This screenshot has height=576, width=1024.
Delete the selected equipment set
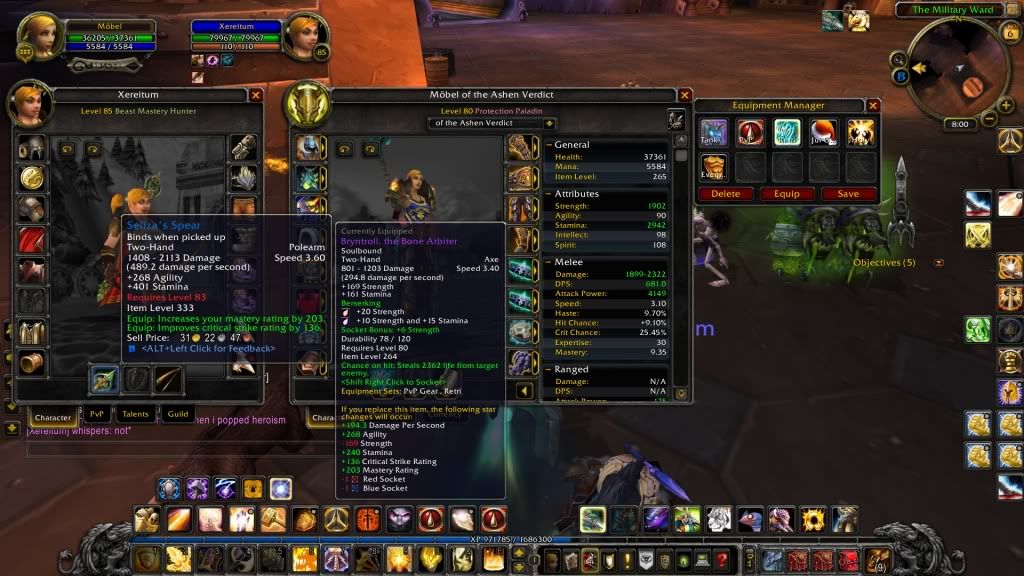click(x=726, y=194)
